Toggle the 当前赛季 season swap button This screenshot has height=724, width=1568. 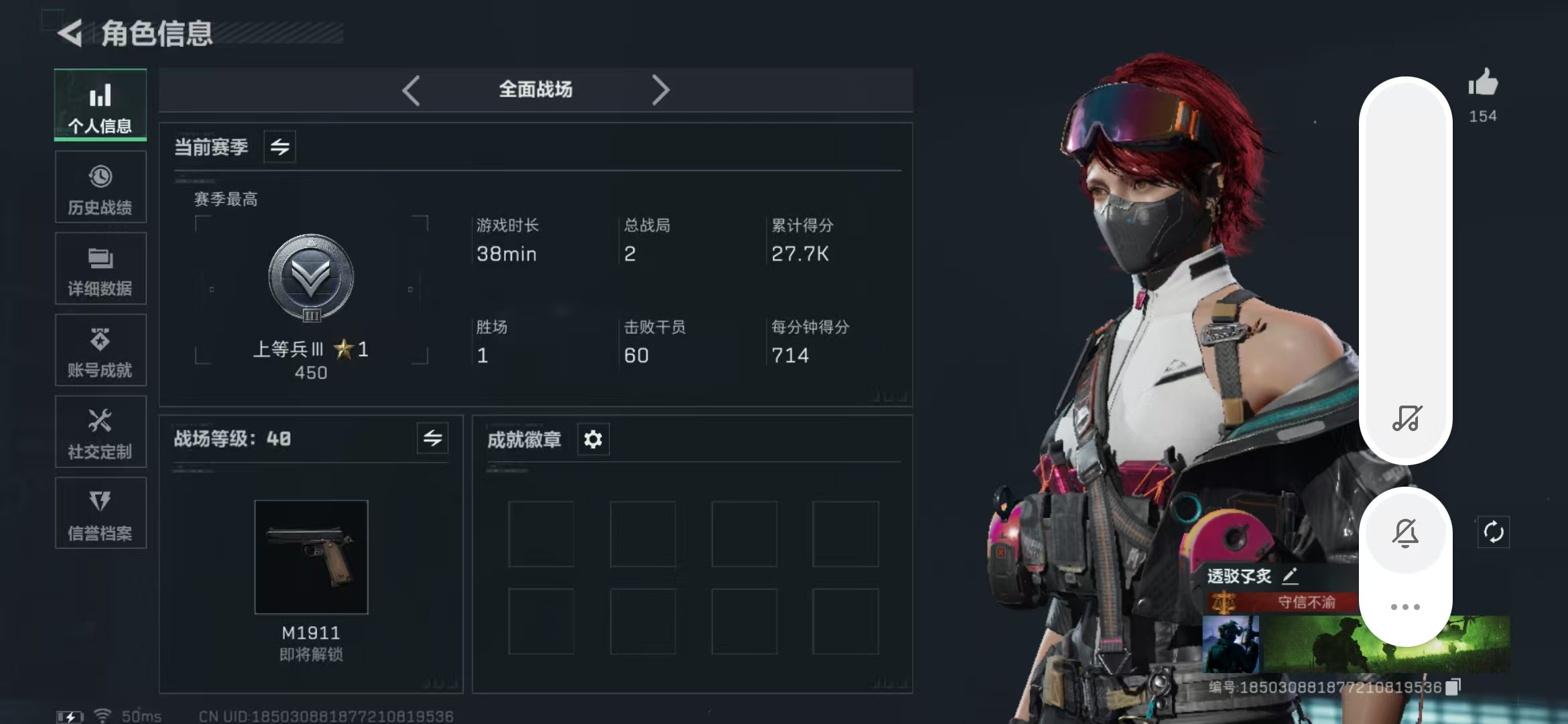tap(280, 147)
